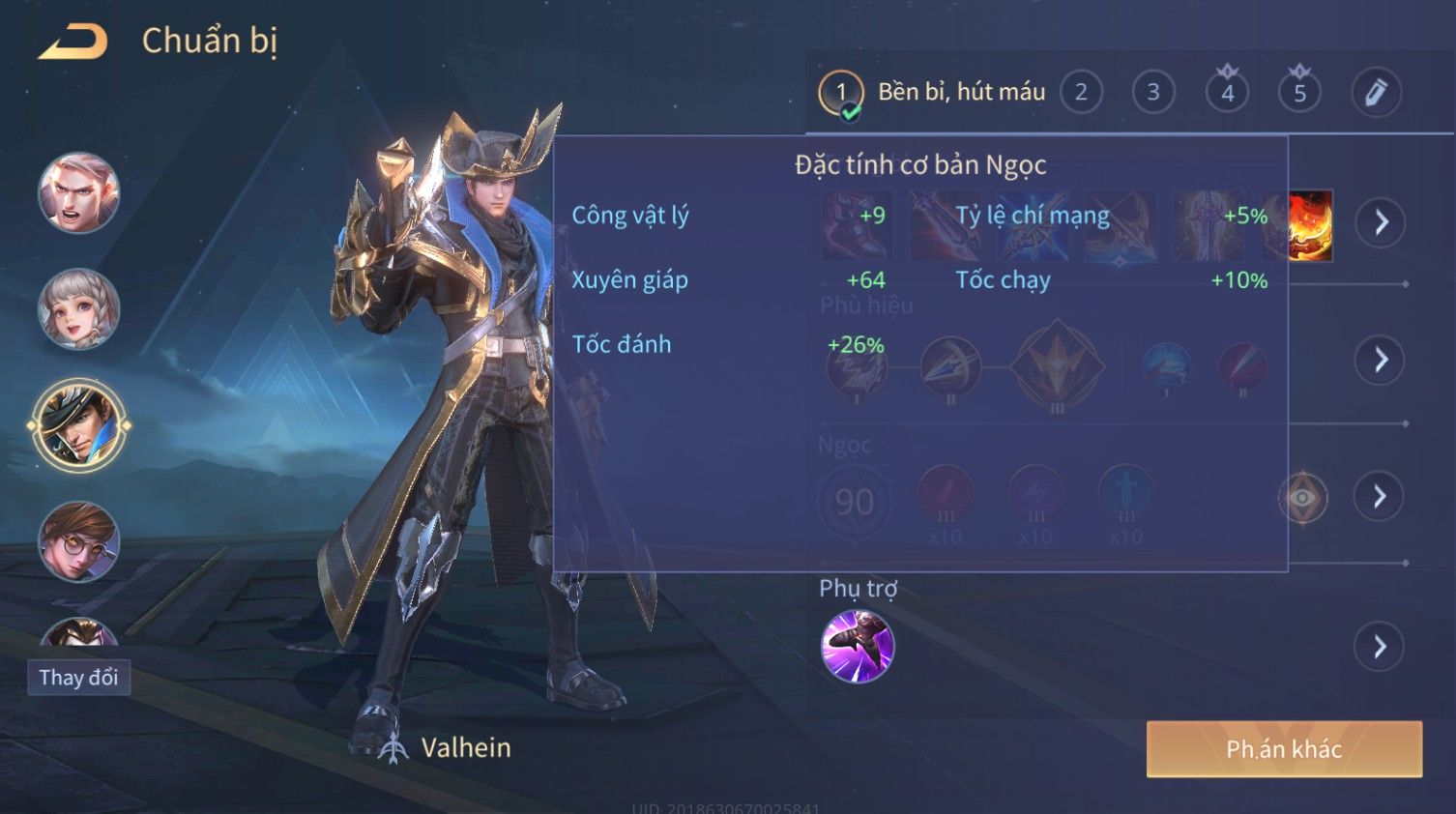
Task: Pick the hero portrait with glasses
Action: click(78, 541)
